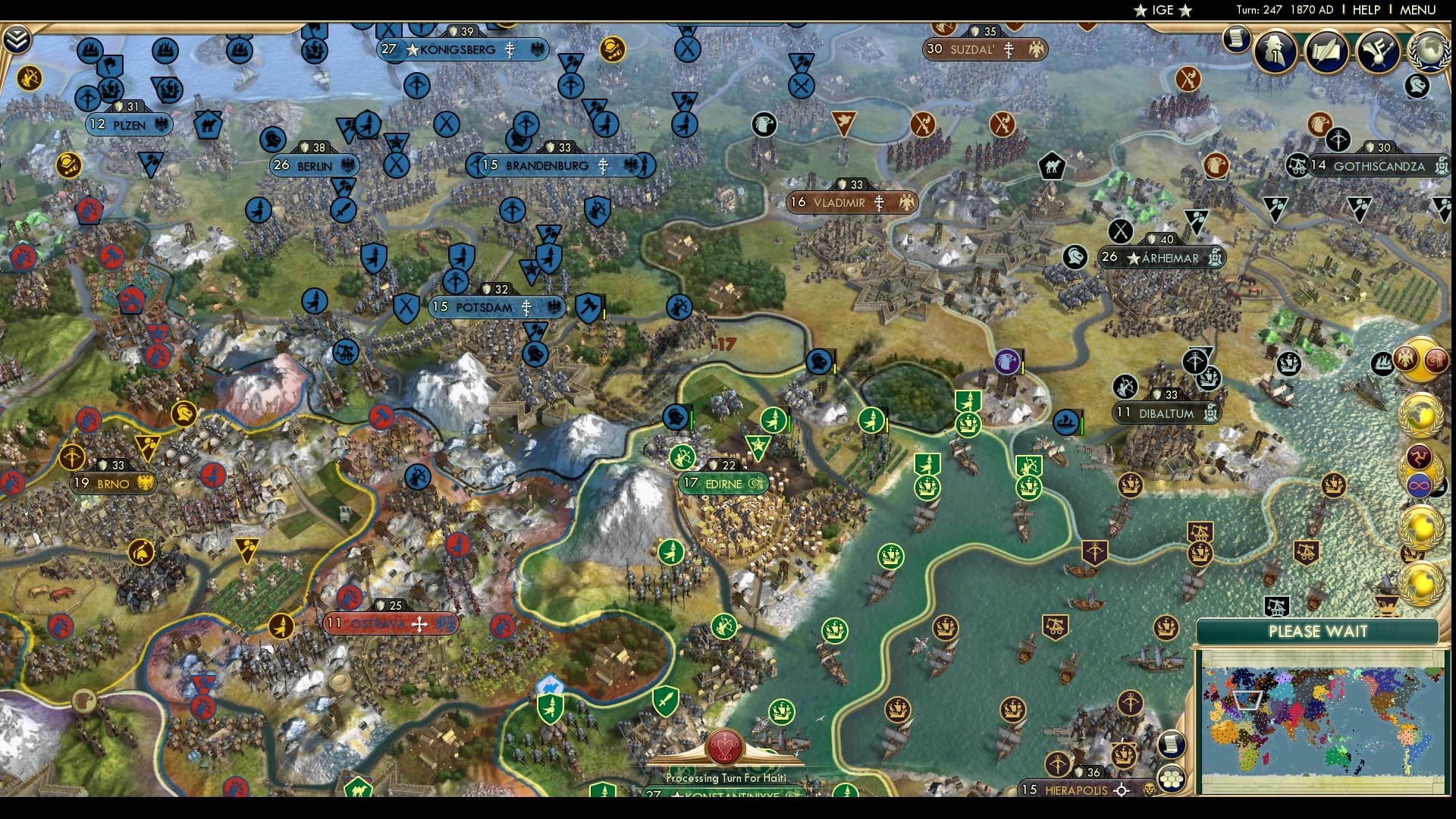Click the infinity symbol notification bubble
1456x819 pixels.
pos(1419,485)
